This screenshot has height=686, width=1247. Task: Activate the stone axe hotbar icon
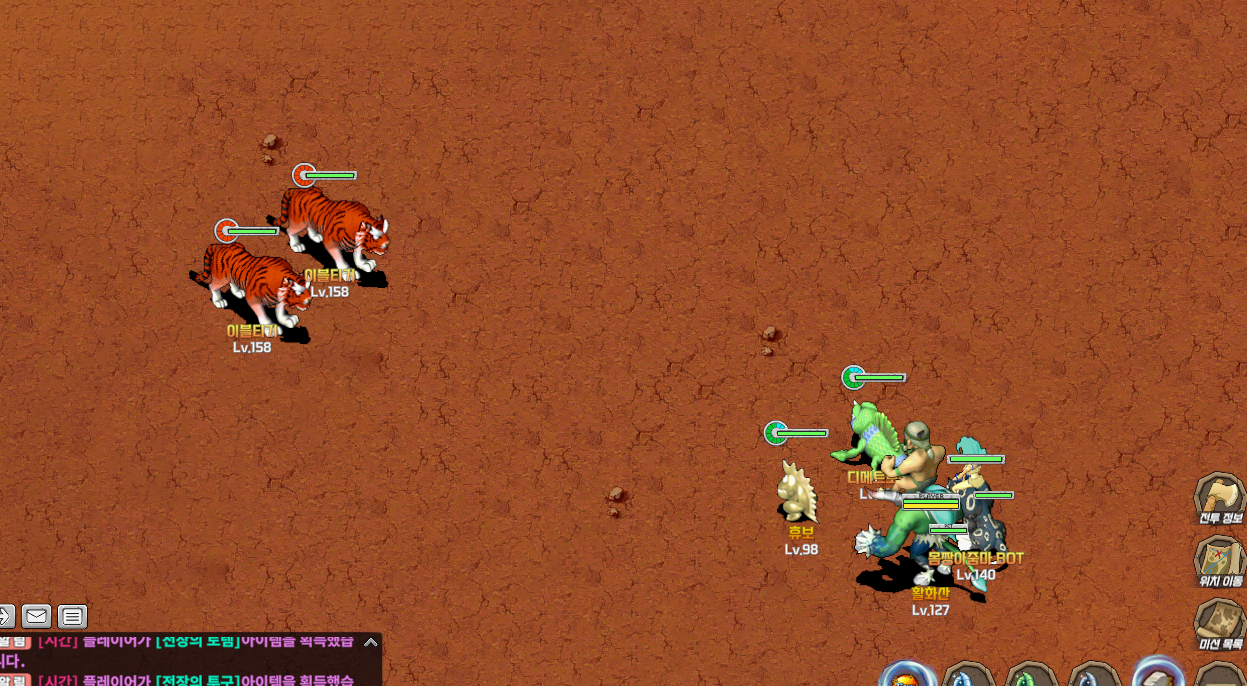tap(1157, 675)
